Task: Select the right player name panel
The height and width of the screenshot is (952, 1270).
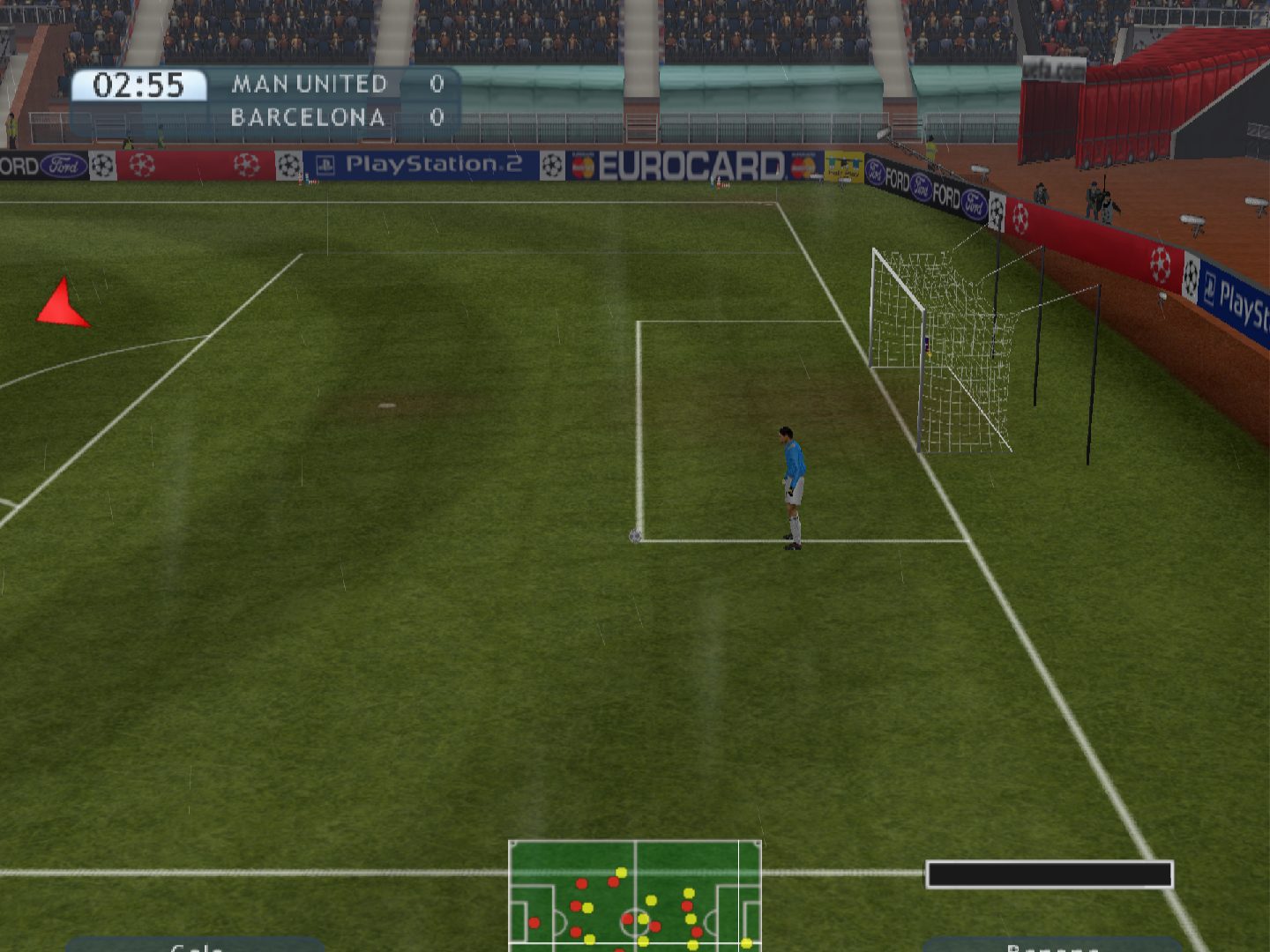Action: tap(1052, 944)
